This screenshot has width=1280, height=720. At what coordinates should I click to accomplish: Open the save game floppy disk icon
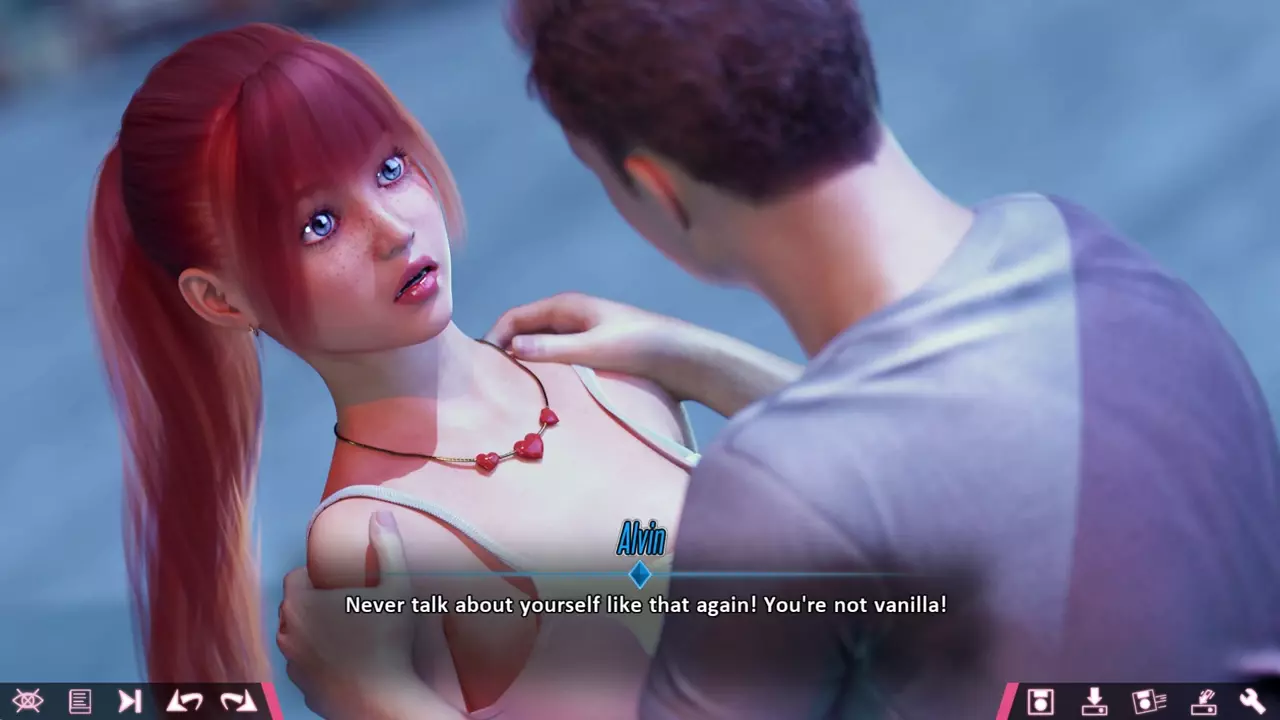(1040, 701)
